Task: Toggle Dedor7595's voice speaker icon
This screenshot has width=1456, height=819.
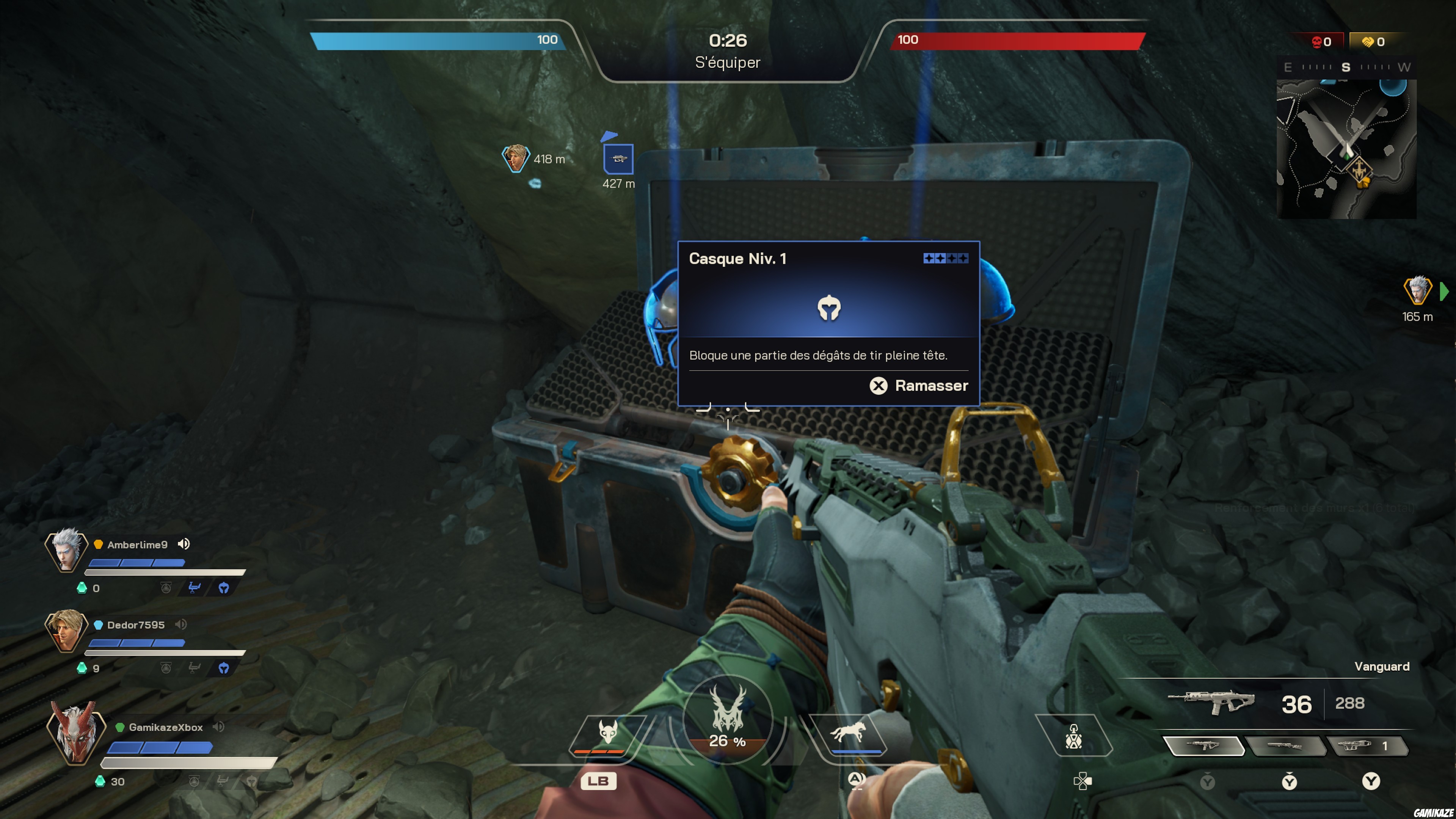Action: pyautogui.click(x=181, y=624)
